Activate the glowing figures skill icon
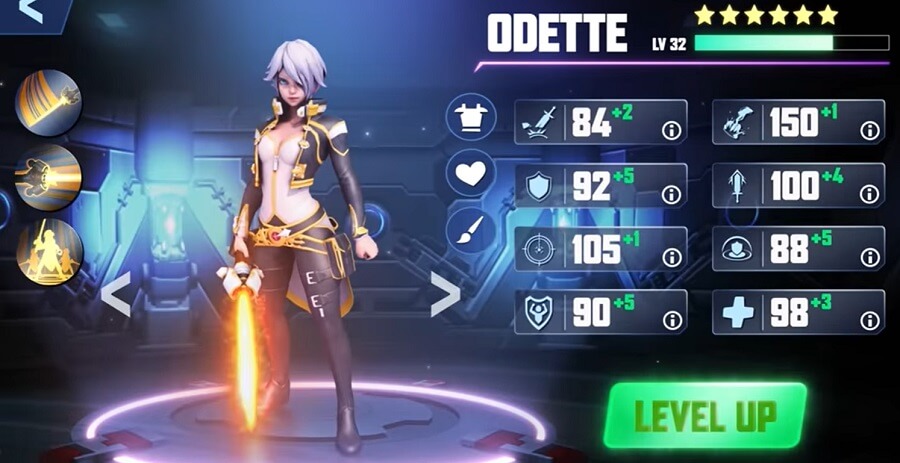Viewport: 900px width, 463px height. click(48, 251)
